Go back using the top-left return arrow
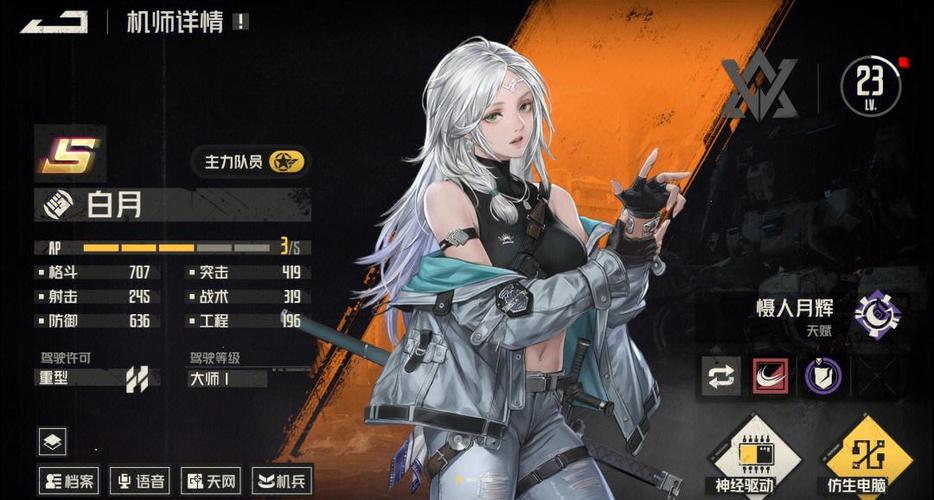Image resolution: width=934 pixels, height=500 pixels. coord(53,21)
